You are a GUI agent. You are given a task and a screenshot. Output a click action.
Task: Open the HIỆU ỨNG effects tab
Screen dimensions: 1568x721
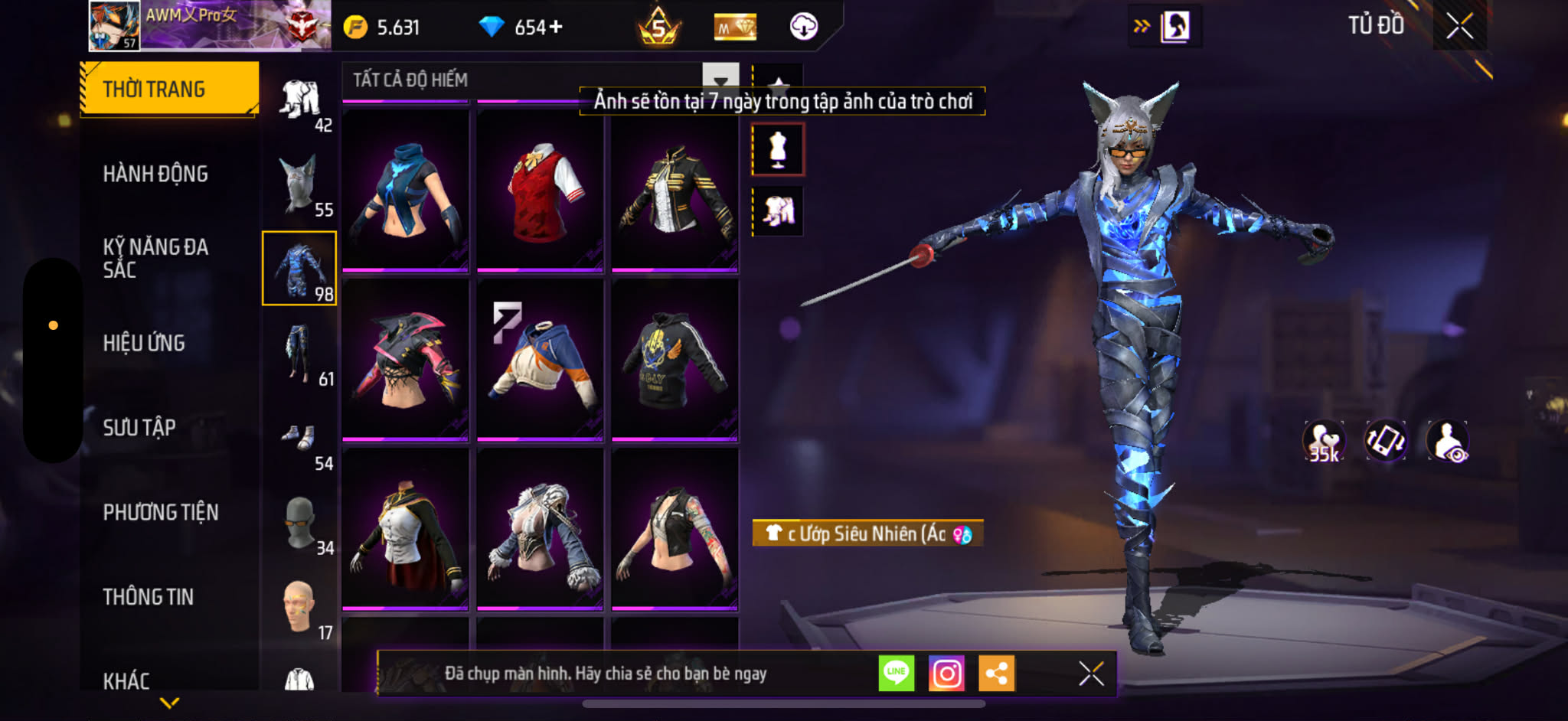(x=144, y=343)
